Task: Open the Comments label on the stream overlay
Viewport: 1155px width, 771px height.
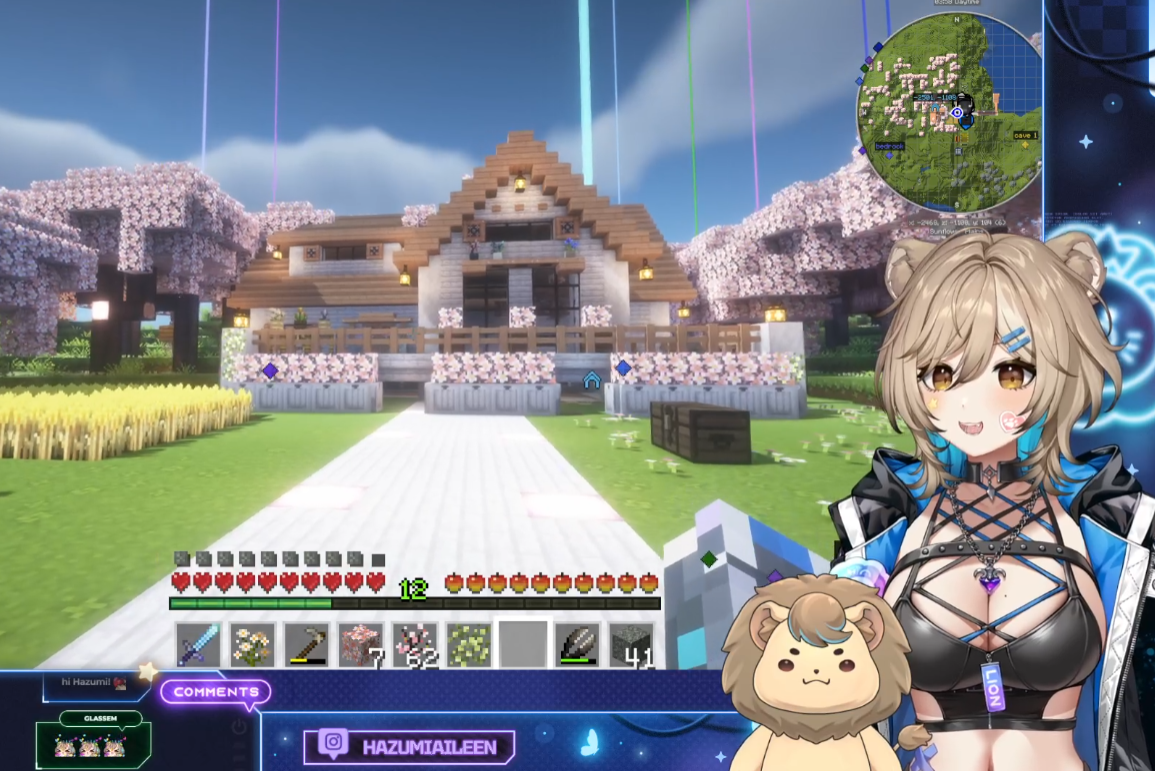Action: click(216, 692)
